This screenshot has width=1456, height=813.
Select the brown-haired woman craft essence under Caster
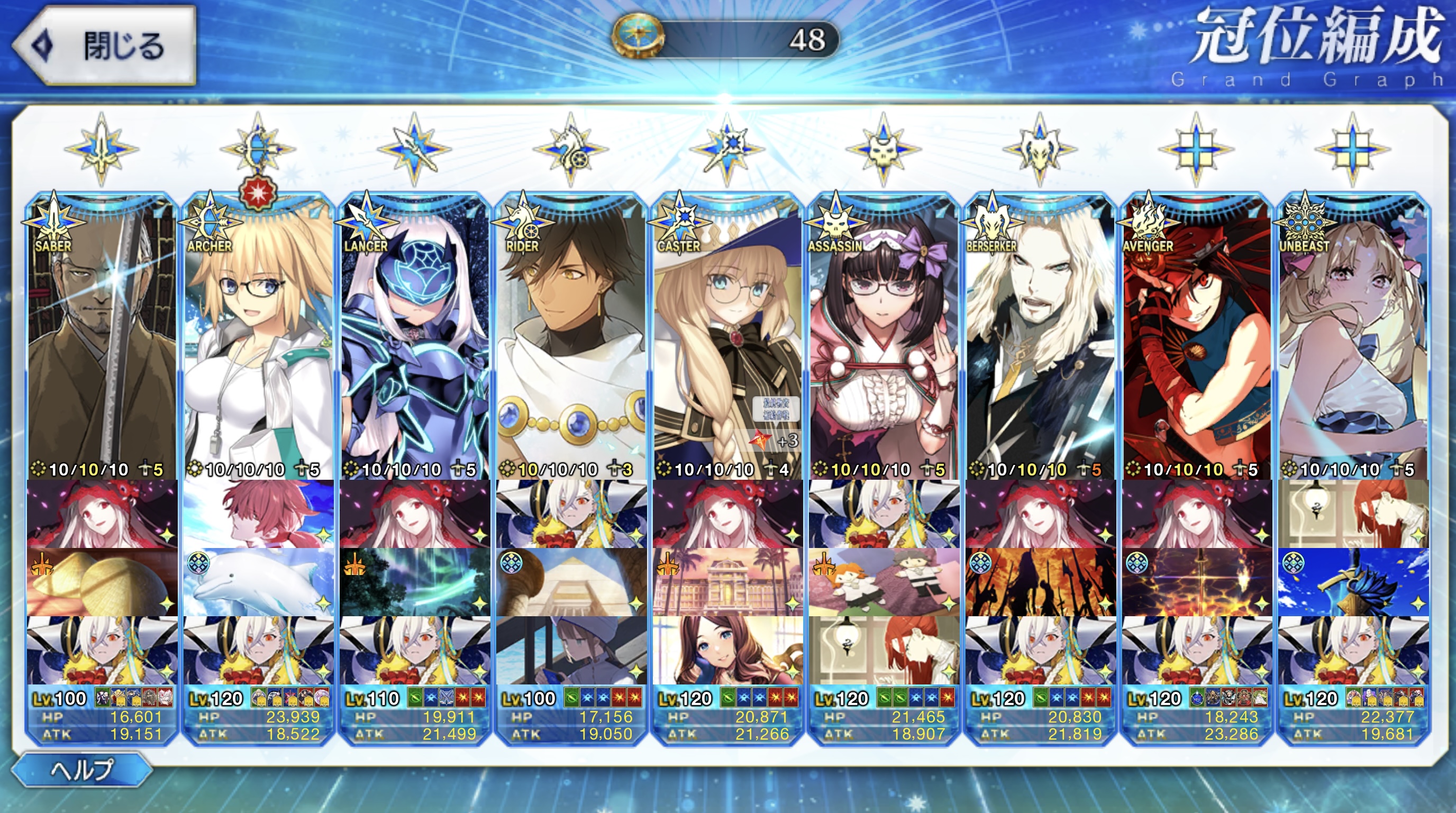(x=727, y=650)
